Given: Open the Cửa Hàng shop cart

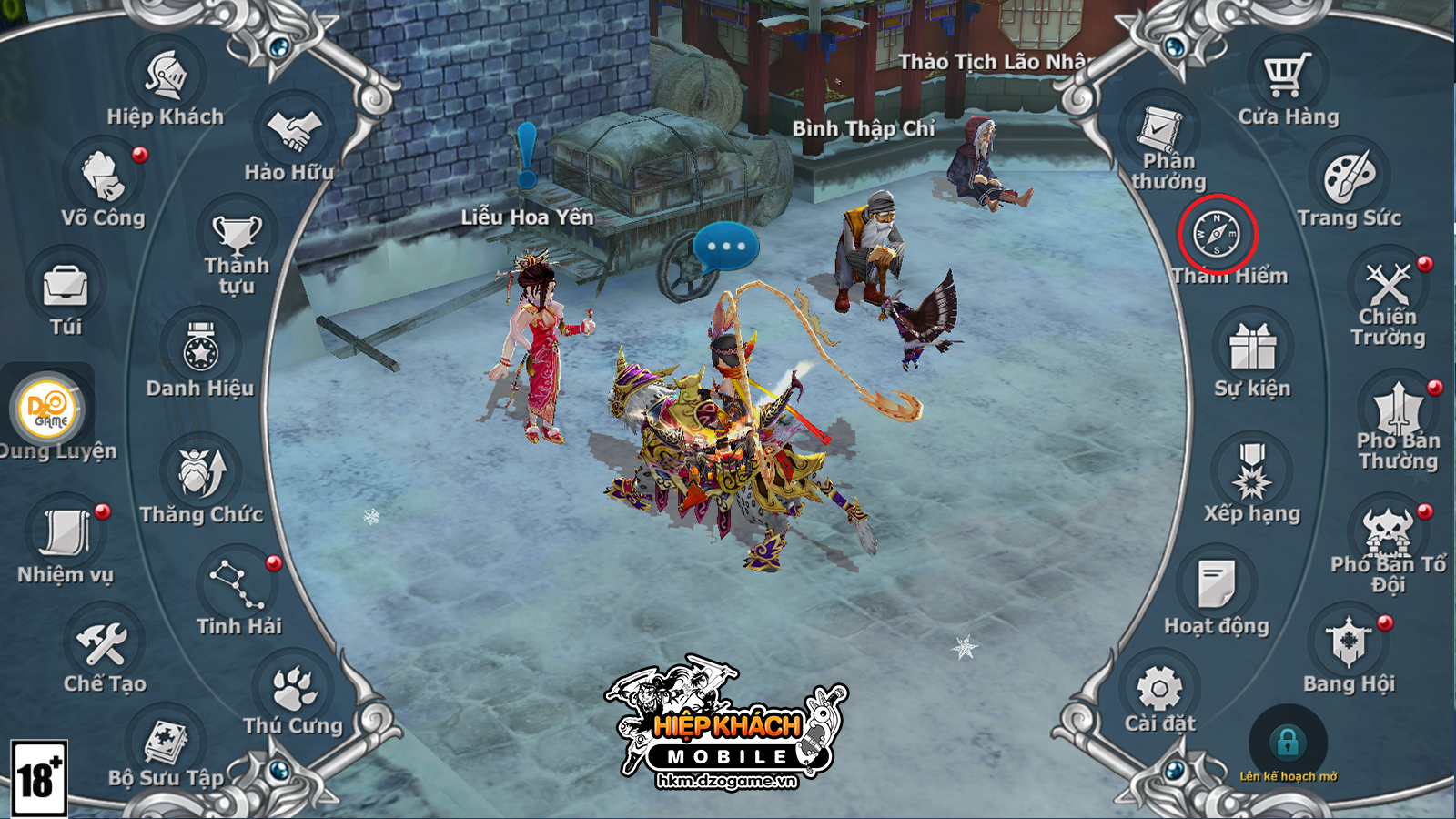Looking at the screenshot, I should click(x=1288, y=76).
